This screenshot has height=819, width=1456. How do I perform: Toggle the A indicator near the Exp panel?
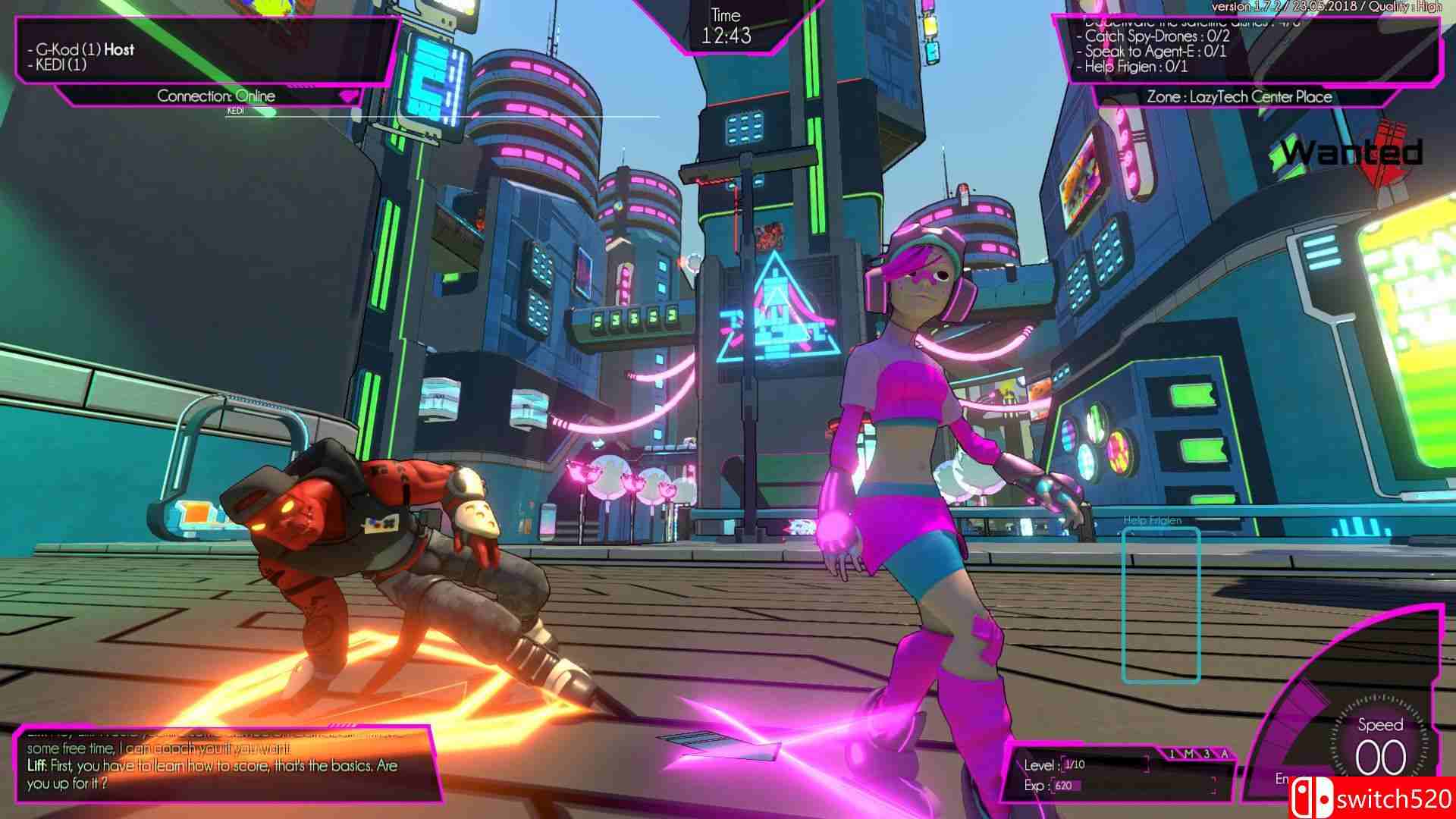click(x=1225, y=754)
